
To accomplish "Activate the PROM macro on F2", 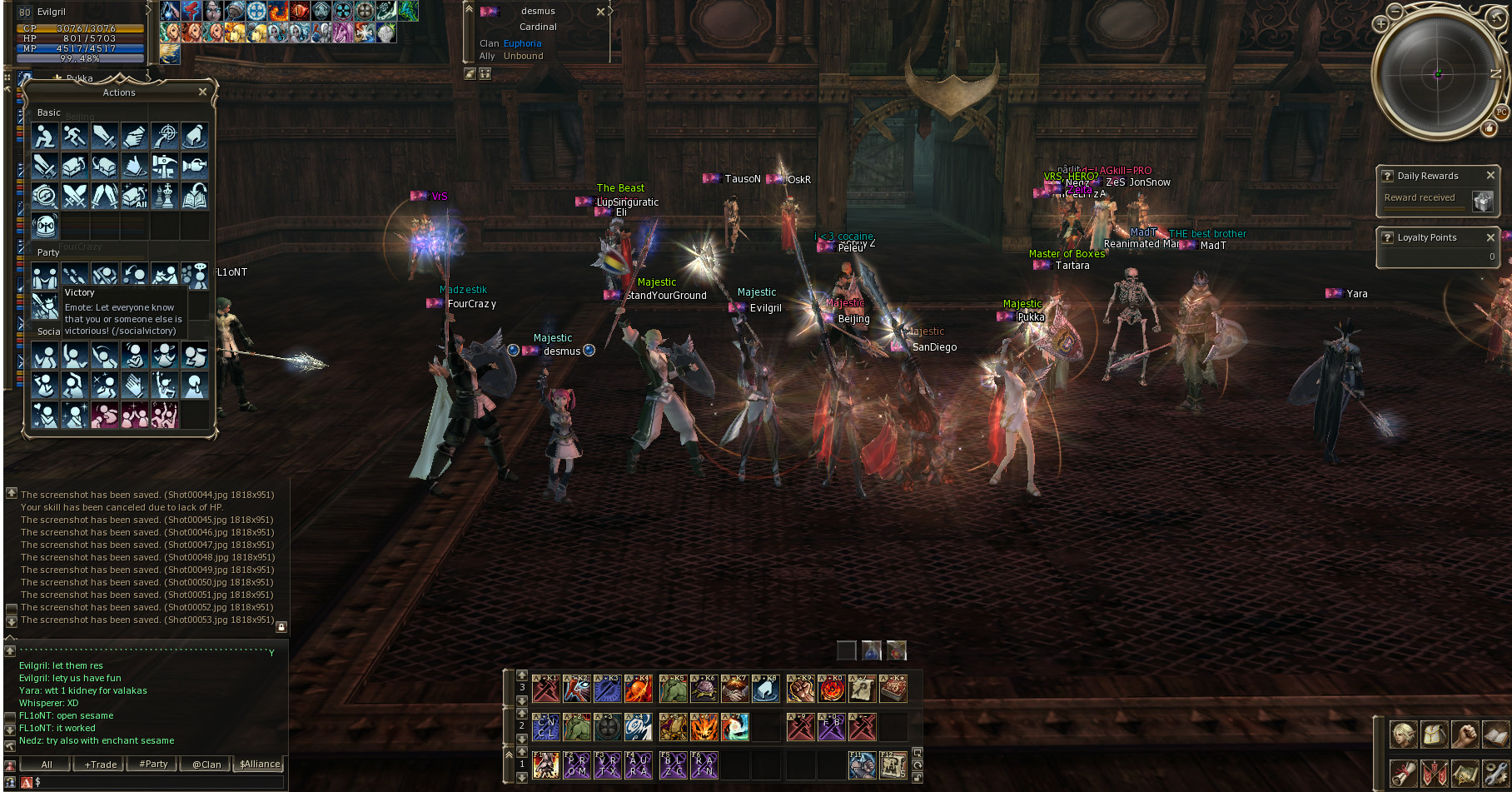I will [576, 765].
